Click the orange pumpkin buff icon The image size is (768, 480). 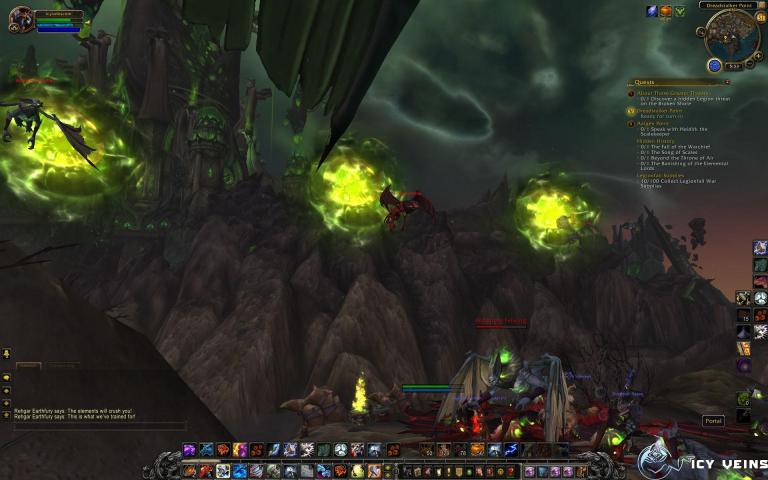tap(666, 11)
